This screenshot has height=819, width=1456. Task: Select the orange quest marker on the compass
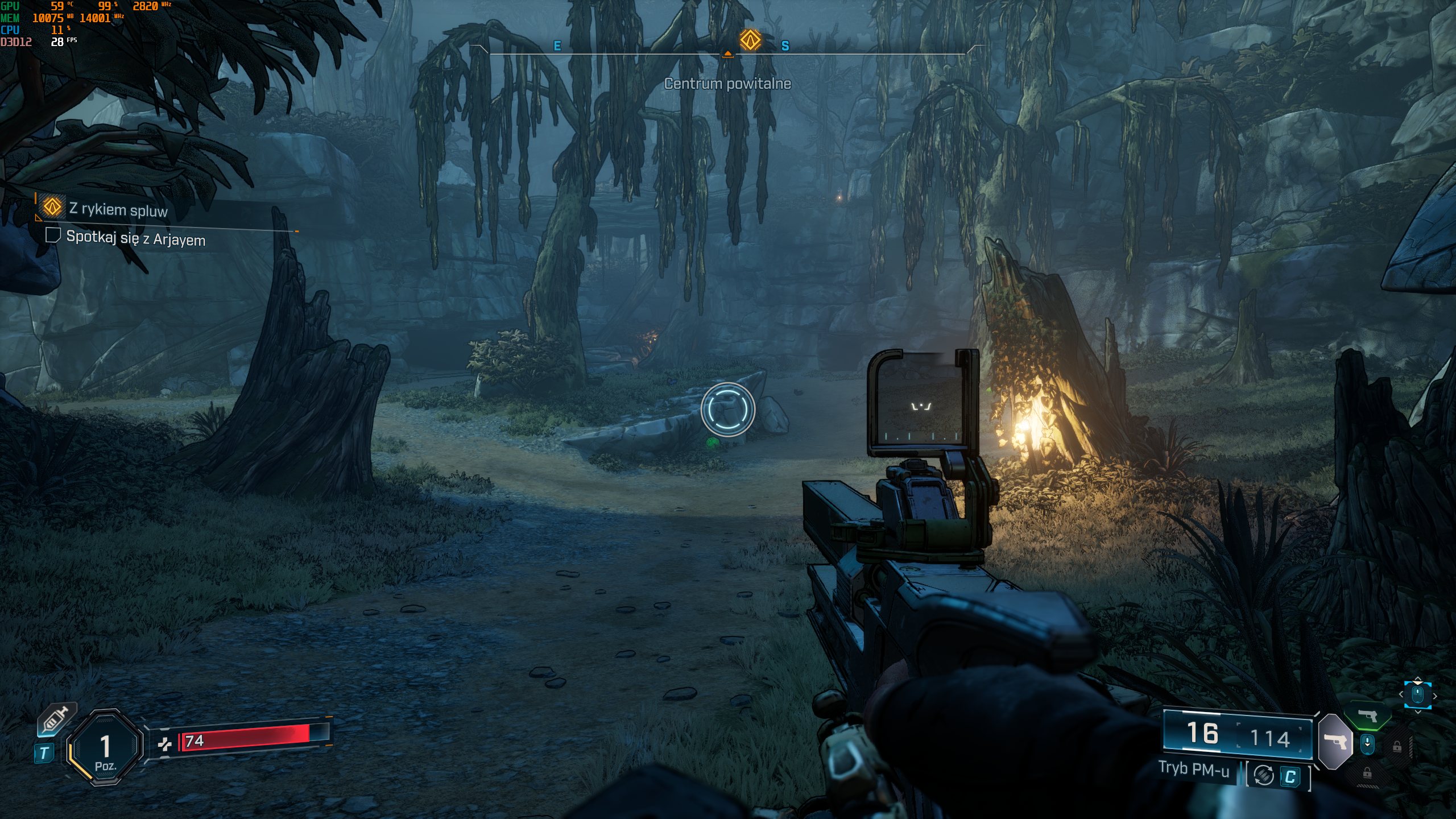[750, 40]
